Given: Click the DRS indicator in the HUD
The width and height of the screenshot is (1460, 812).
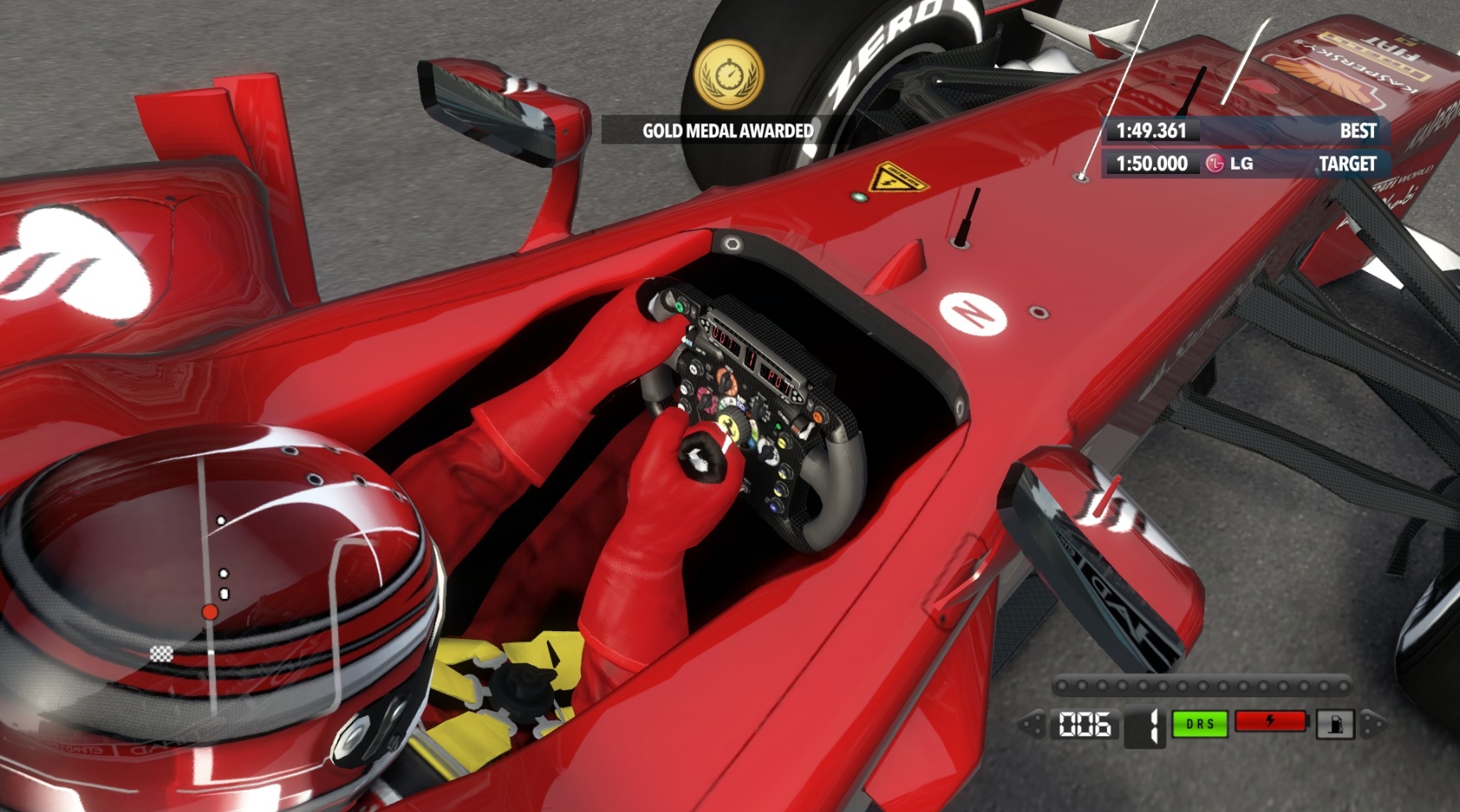Looking at the screenshot, I should pyautogui.click(x=1200, y=722).
